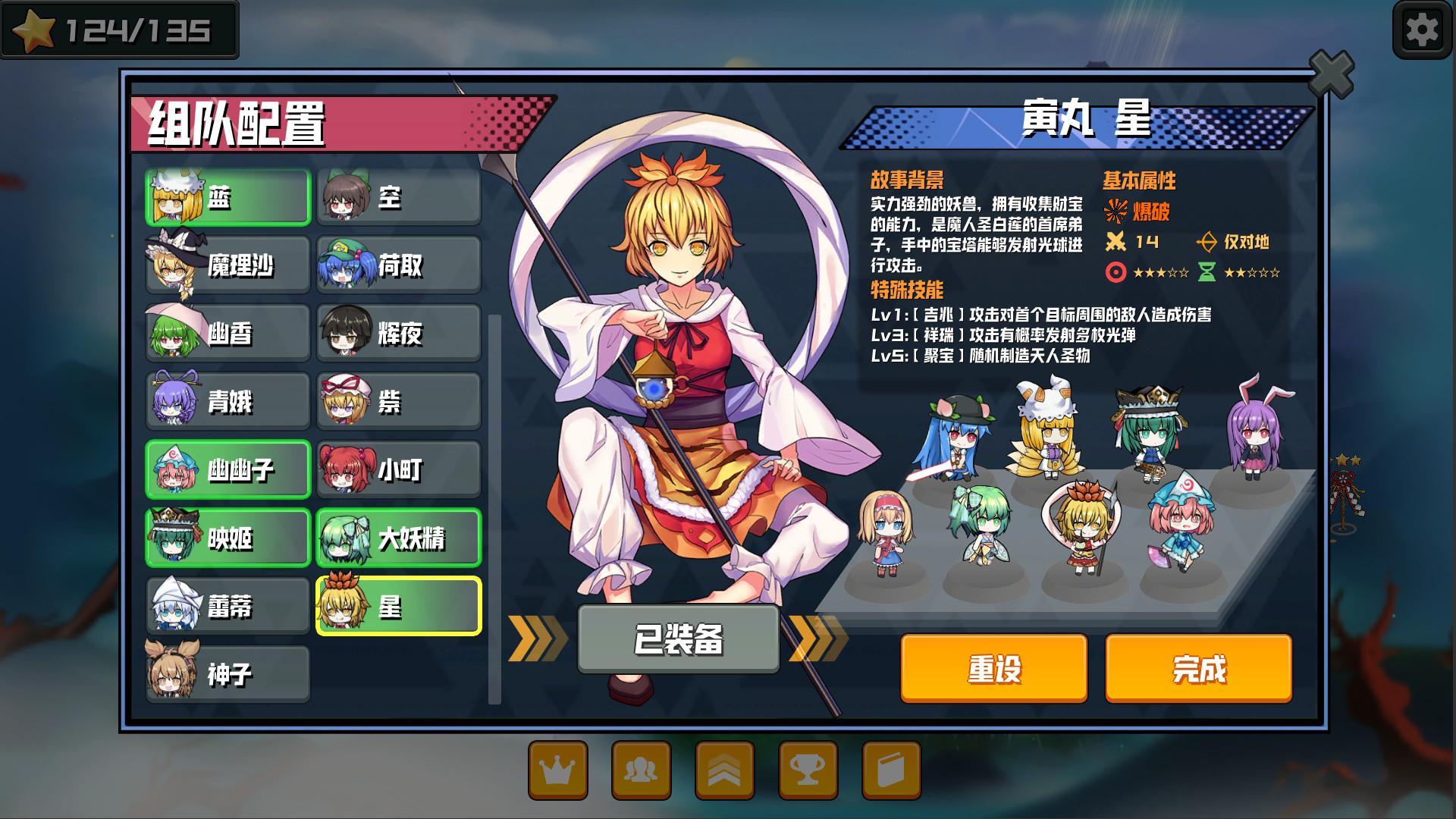Open the team roster icon at bottom

[642, 769]
